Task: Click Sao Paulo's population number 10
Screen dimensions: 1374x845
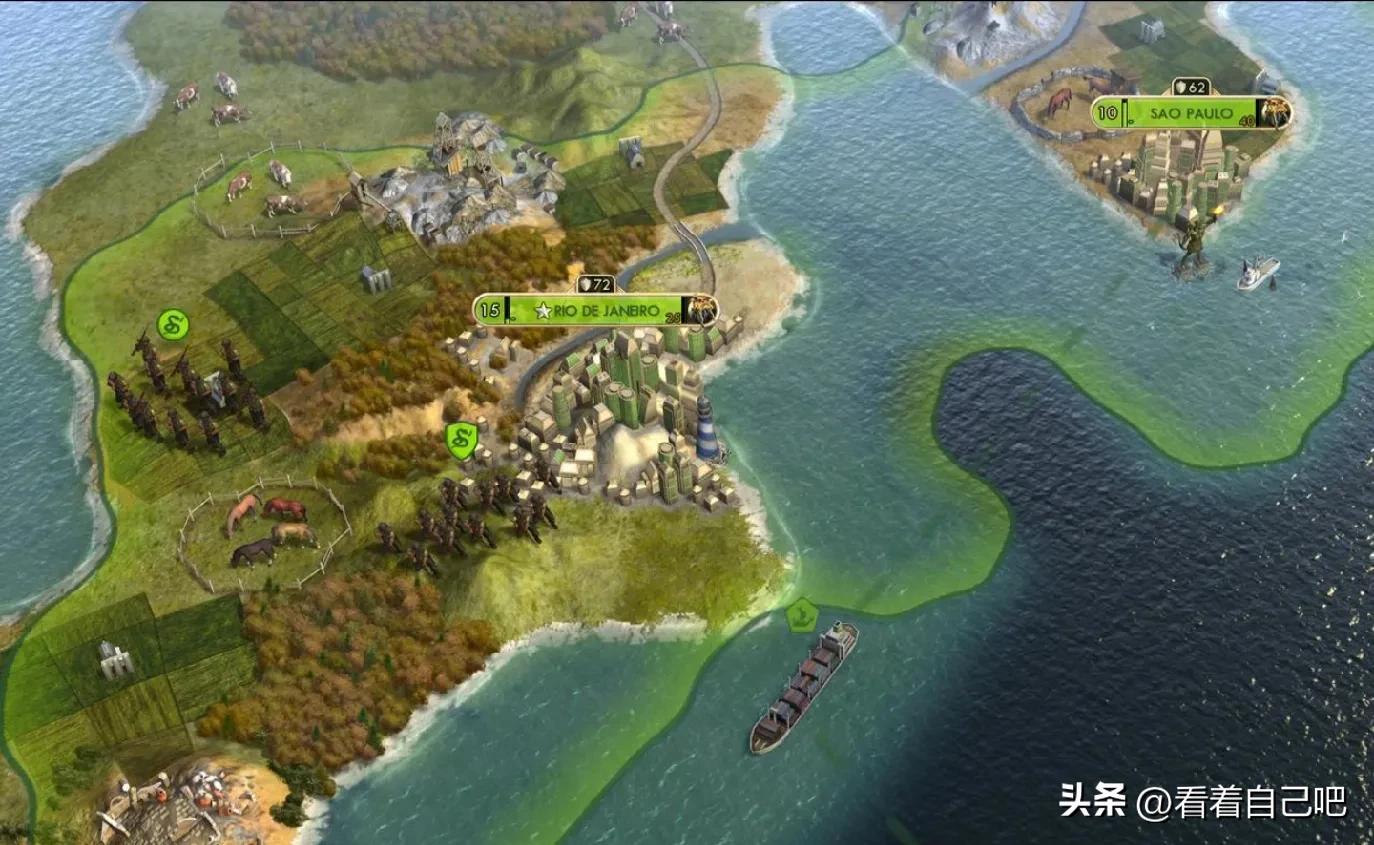Action: [x=1106, y=112]
